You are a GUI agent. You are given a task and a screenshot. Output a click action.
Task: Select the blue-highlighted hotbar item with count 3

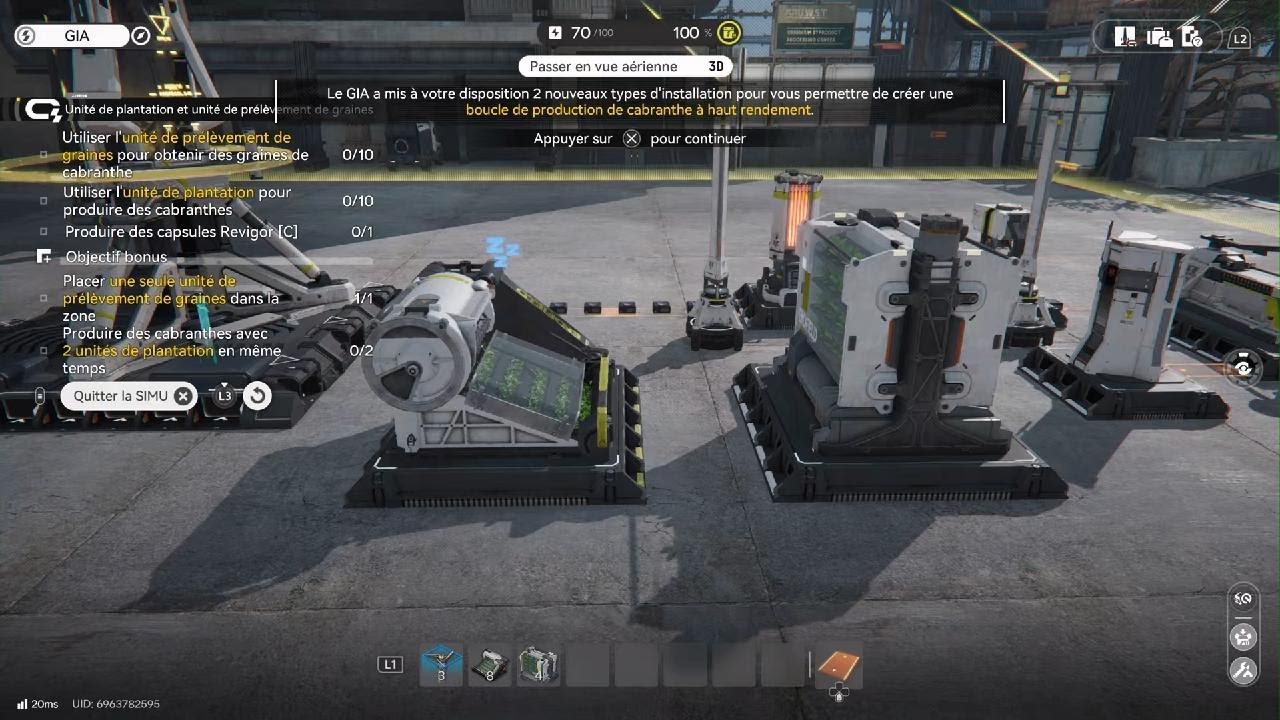point(441,665)
